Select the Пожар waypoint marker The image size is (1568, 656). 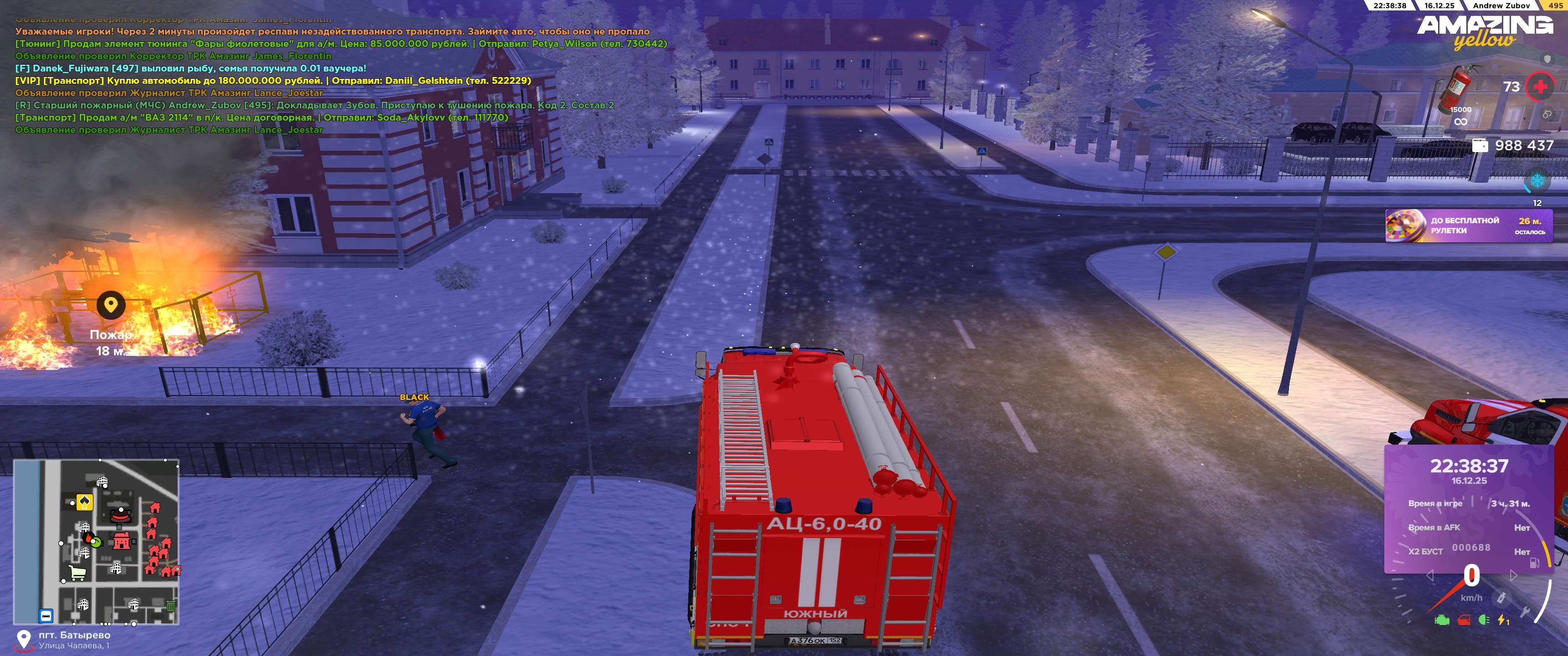(111, 305)
